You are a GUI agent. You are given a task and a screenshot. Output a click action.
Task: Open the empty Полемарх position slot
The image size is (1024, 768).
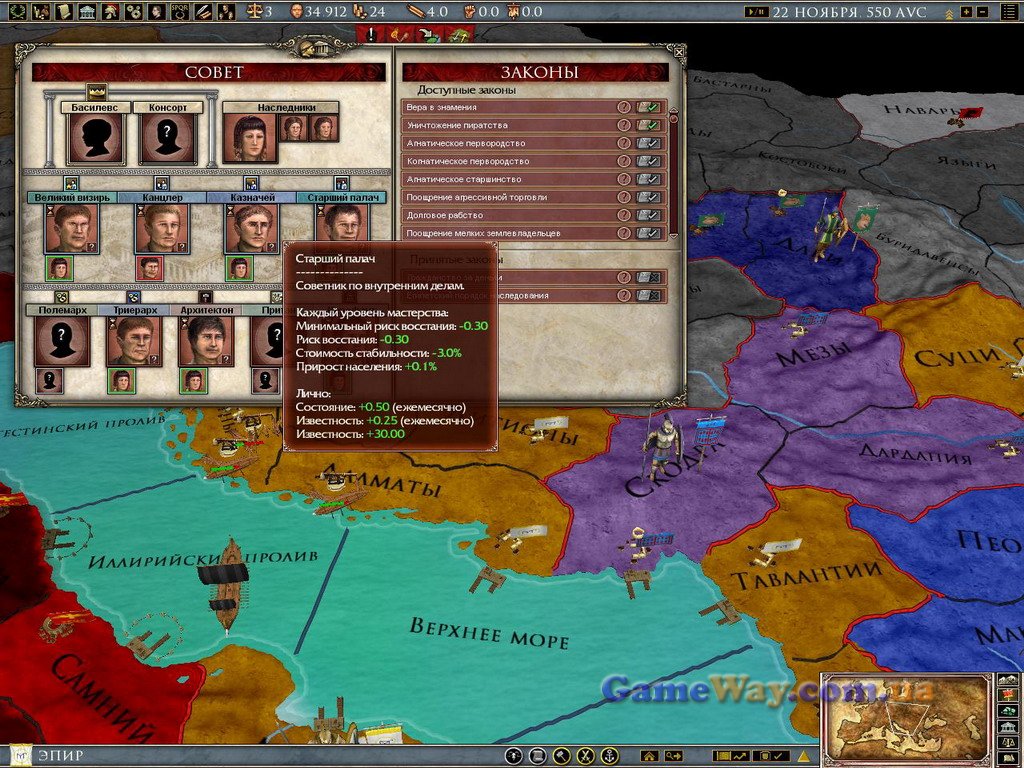(62, 341)
